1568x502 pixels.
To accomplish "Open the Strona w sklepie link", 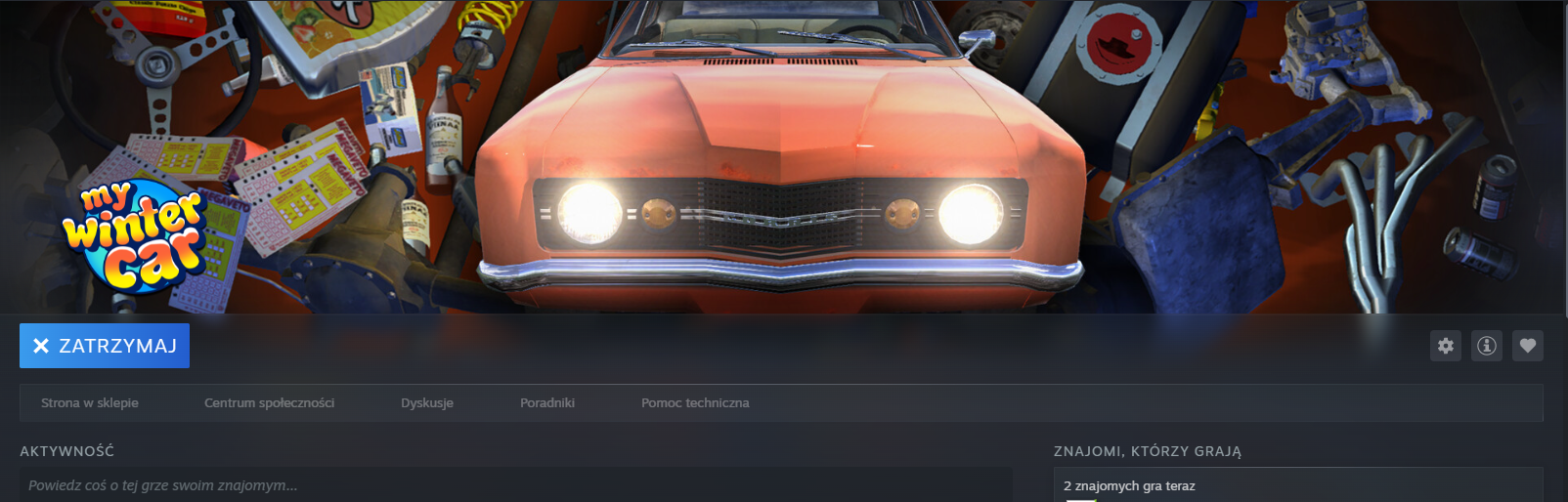I will pyautogui.click(x=90, y=402).
